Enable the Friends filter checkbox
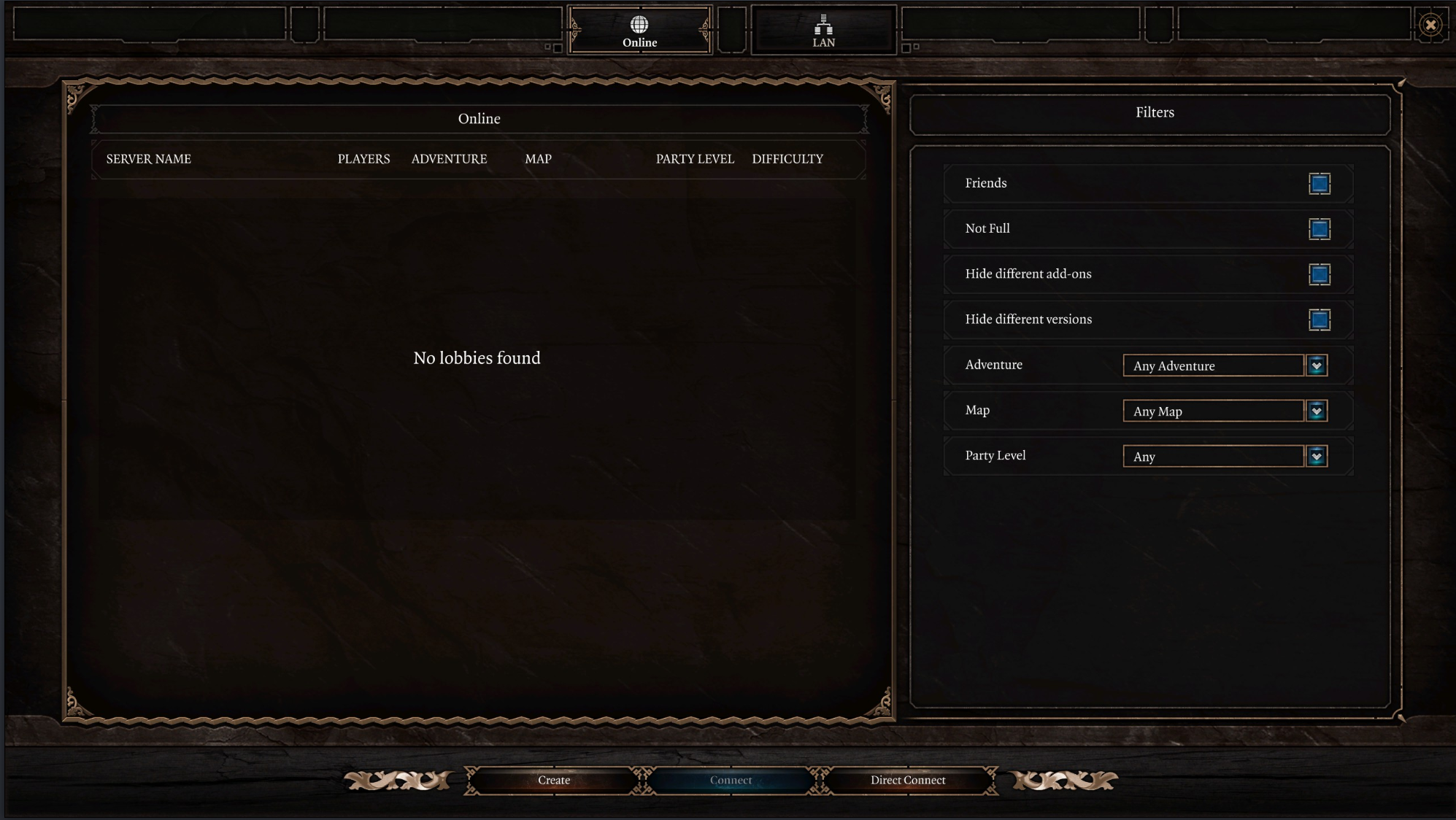 (x=1320, y=184)
